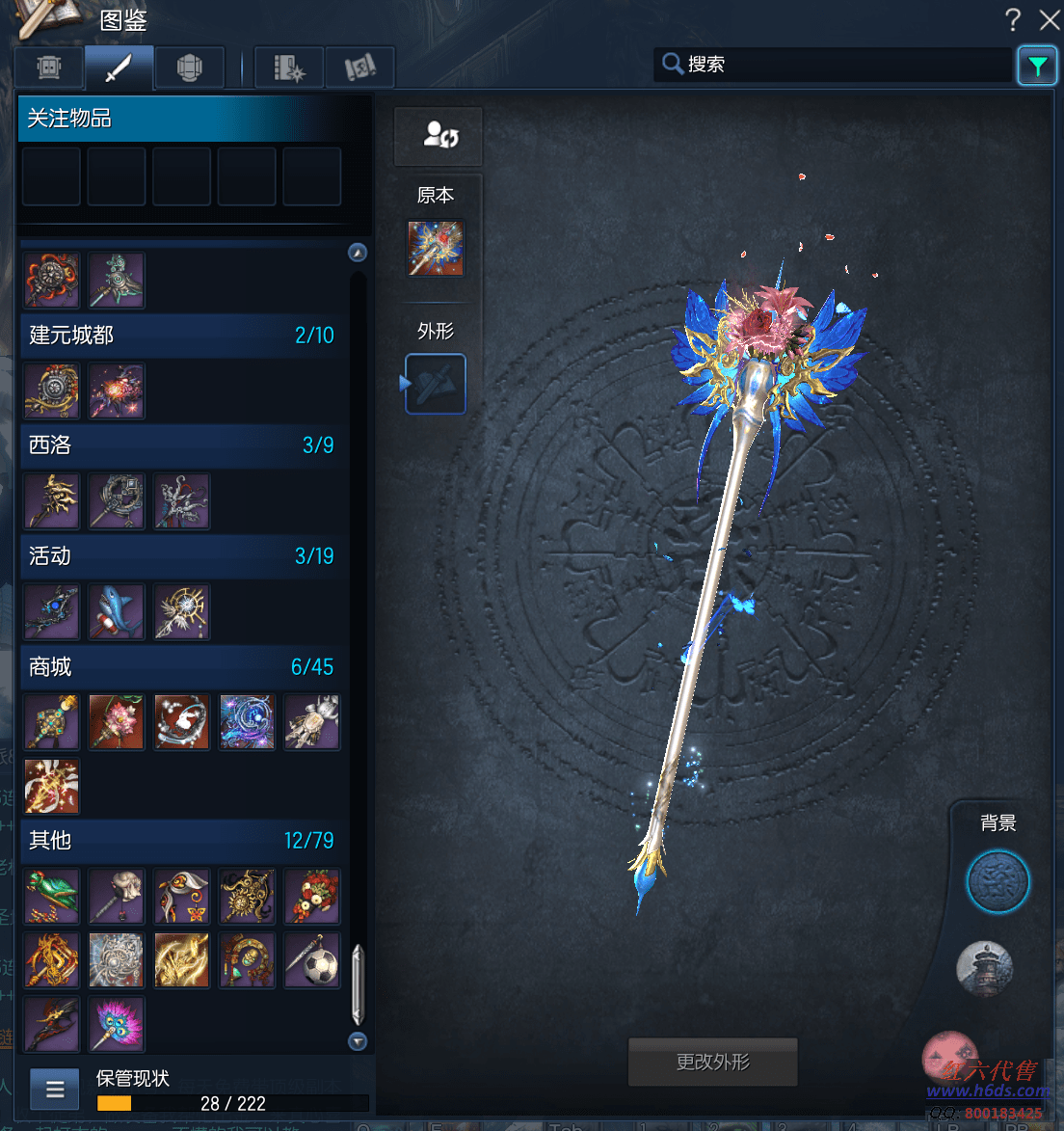Expand the 商城 category header
1064x1131 pixels.
(x=181, y=666)
